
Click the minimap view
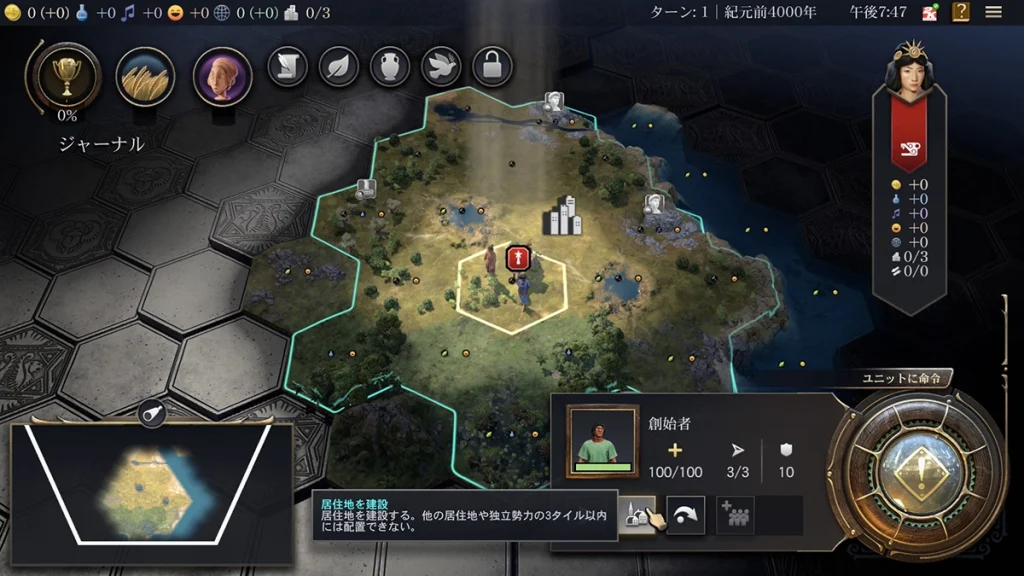[152, 492]
